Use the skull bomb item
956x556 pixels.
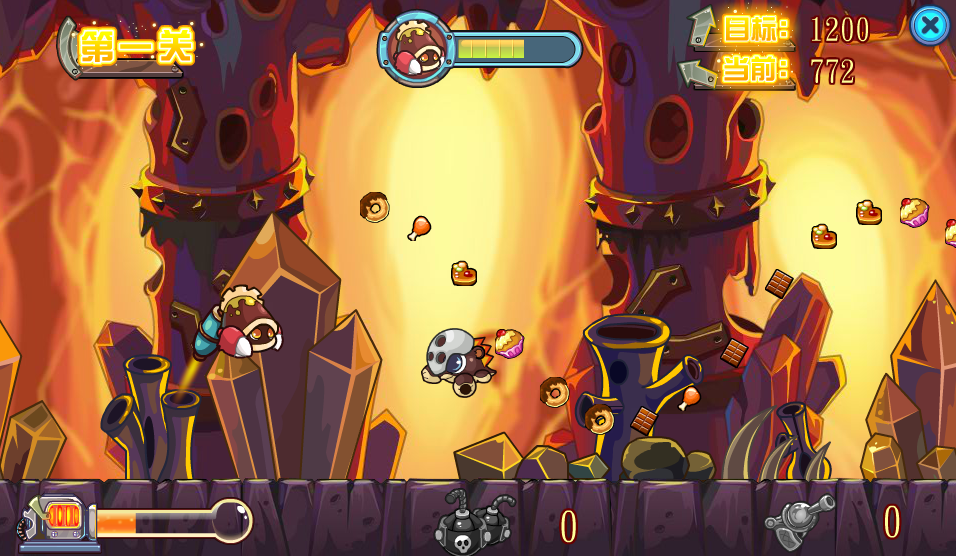click(x=472, y=523)
